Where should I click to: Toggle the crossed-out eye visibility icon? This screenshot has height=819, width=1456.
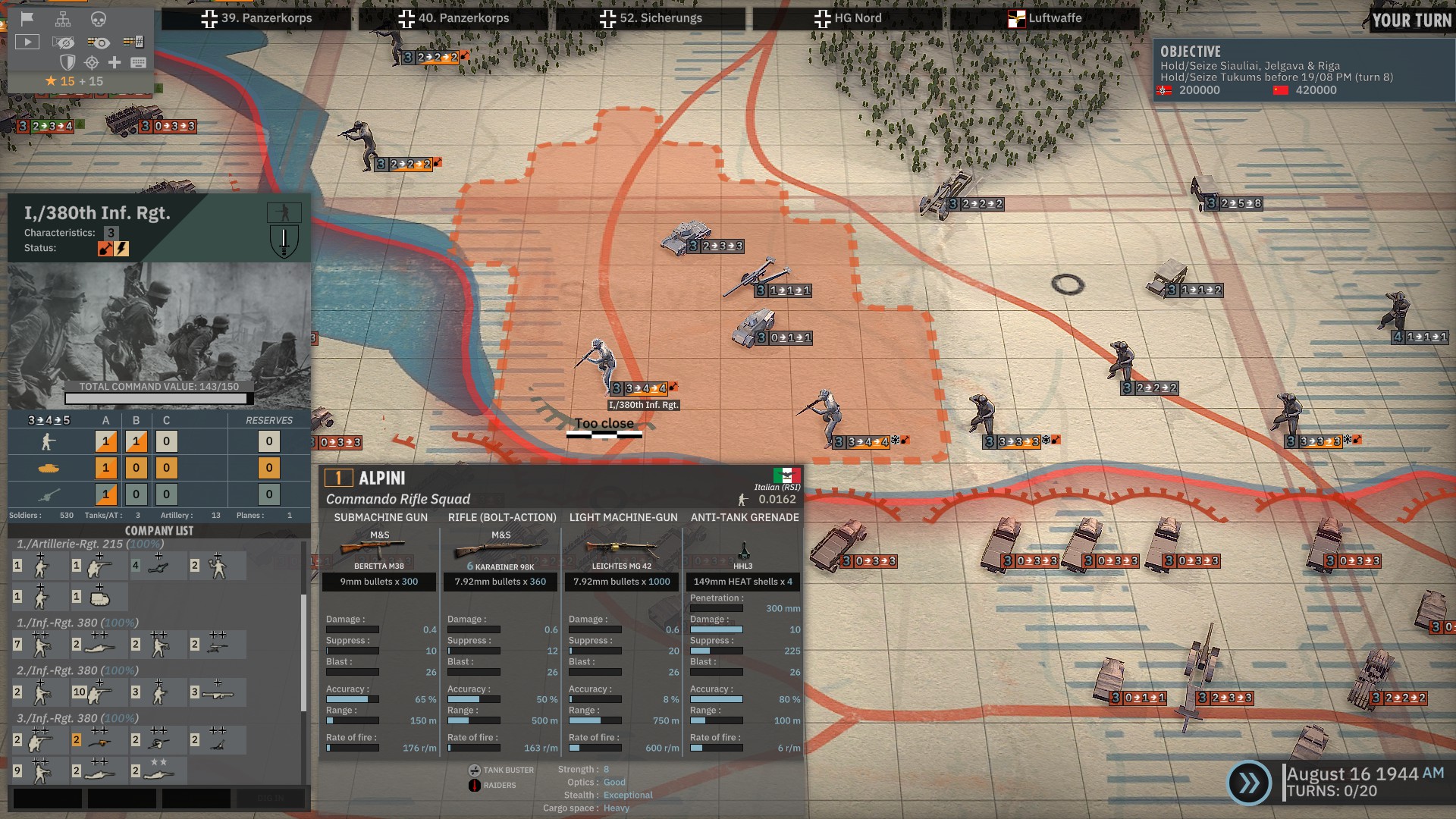tap(64, 42)
